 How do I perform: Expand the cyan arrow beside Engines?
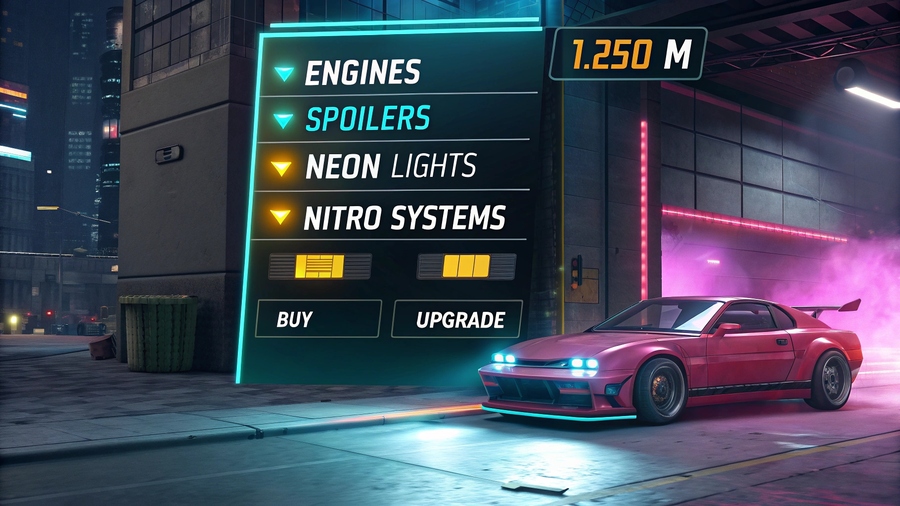pyautogui.click(x=285, y=73)
